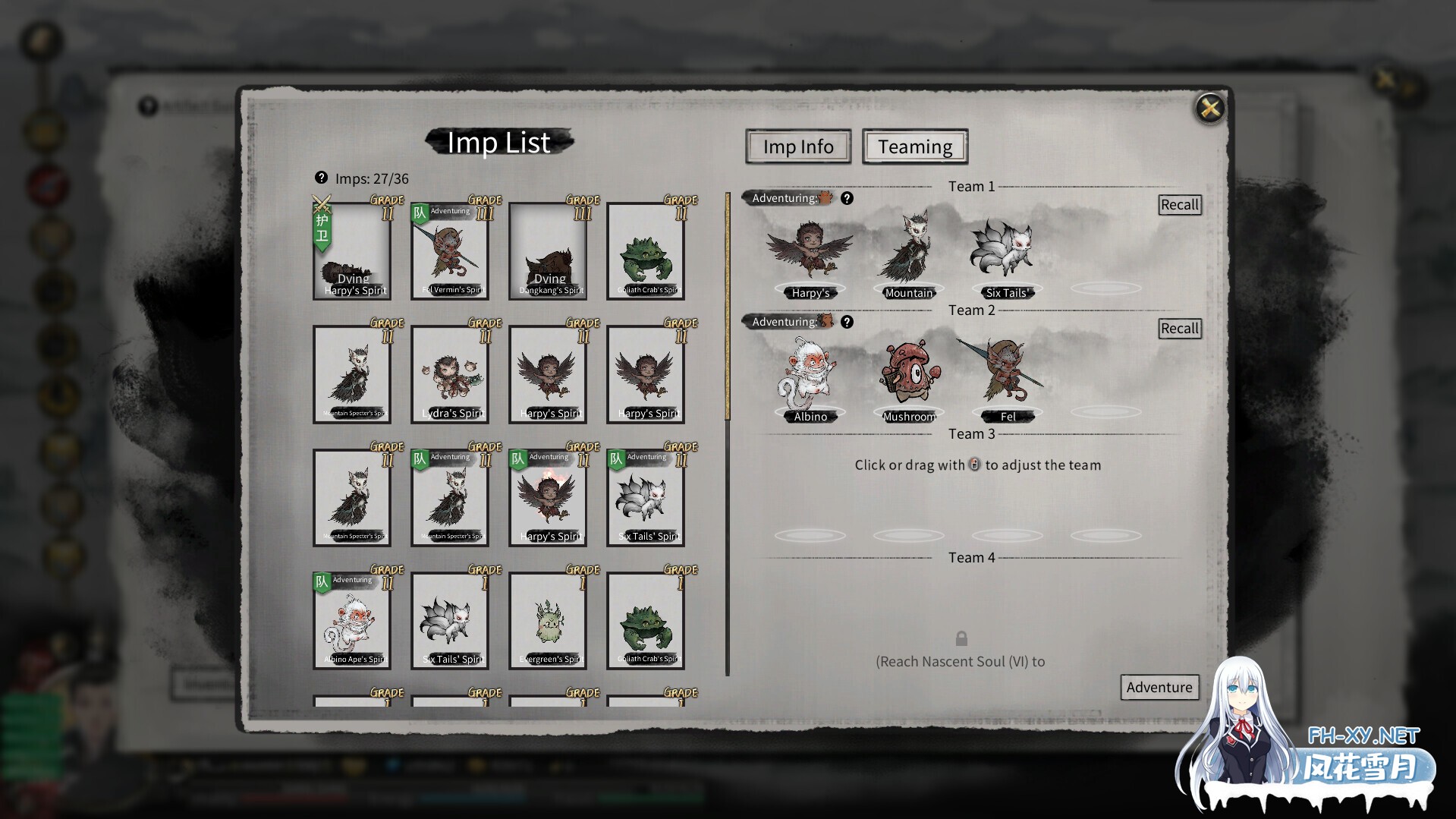The height and width of the screenshot is (819, 1456).
Task: Recall Team 2 from adventuring
Action: click(1179, 329)
